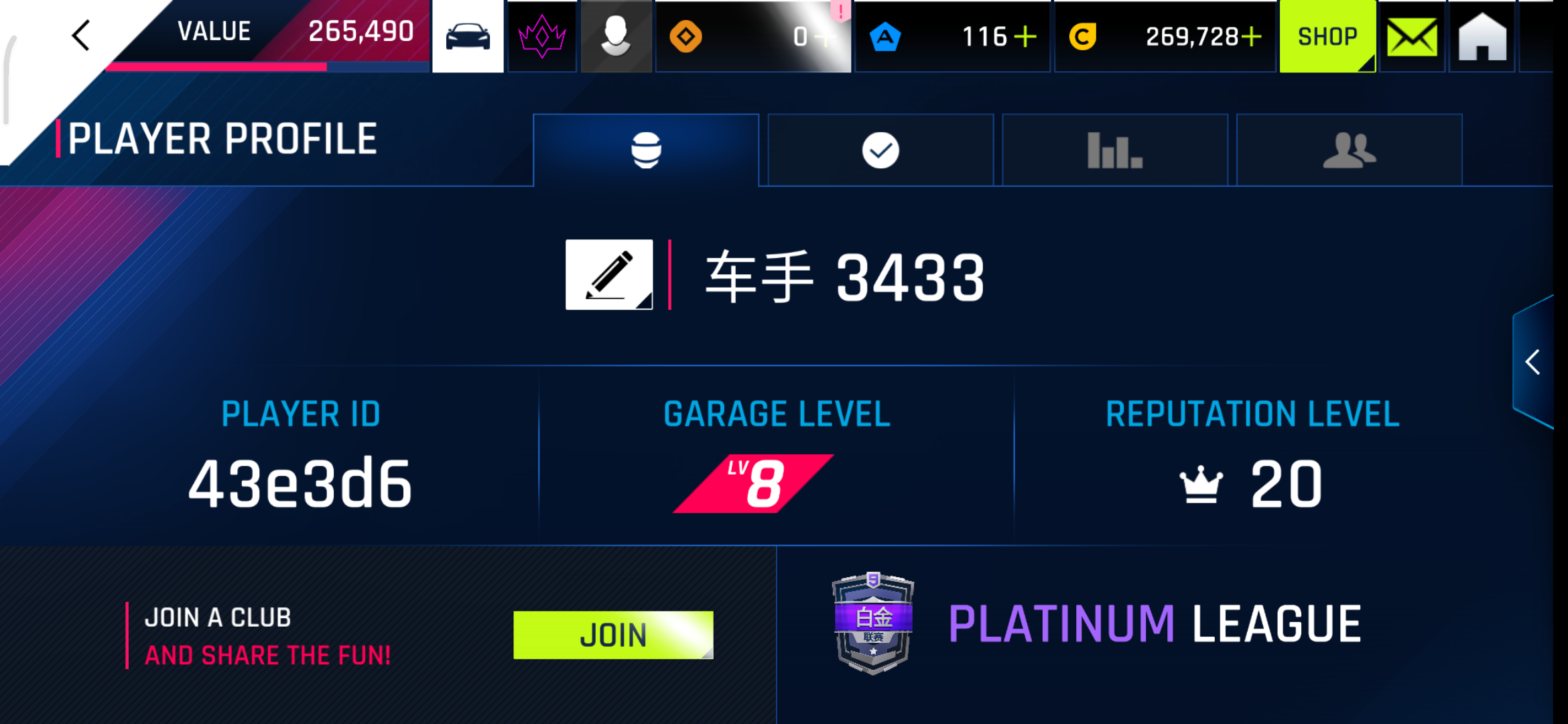This screenshot has width=1568, height=724.
Task: Open the car garage icon in top bar
Action: [468, 36]
